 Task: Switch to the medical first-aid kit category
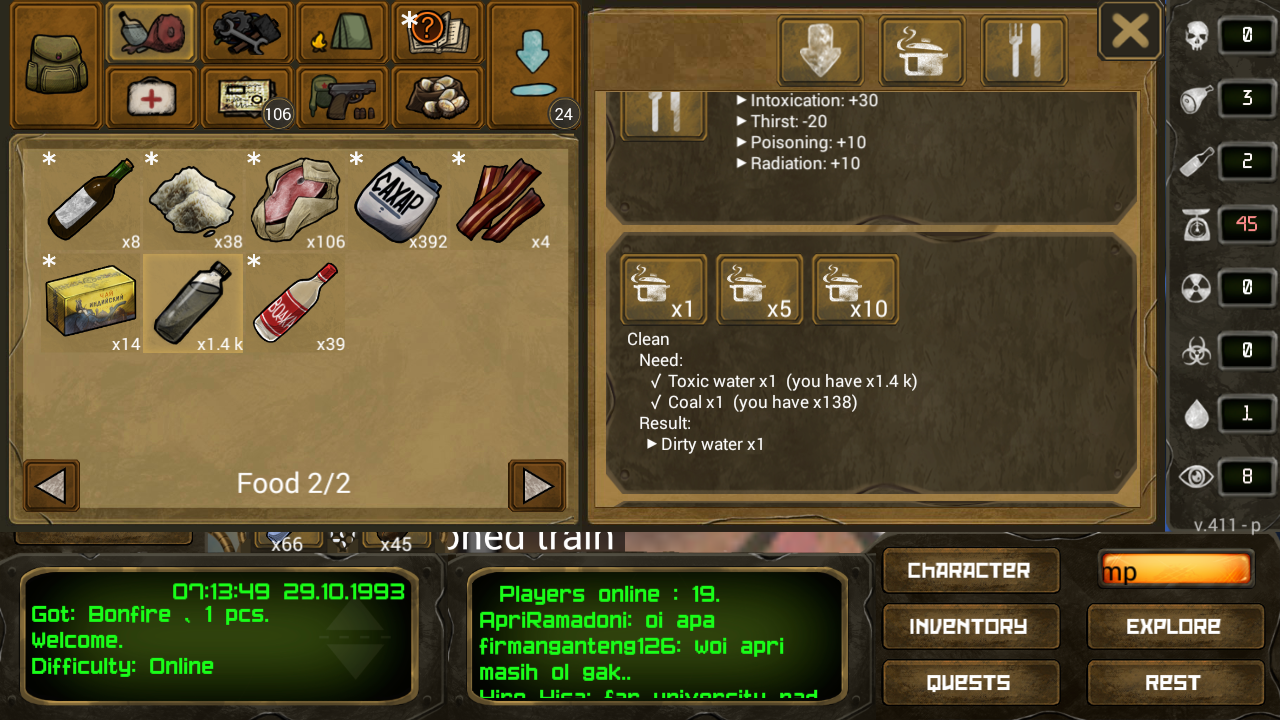[x=152, y=98]
